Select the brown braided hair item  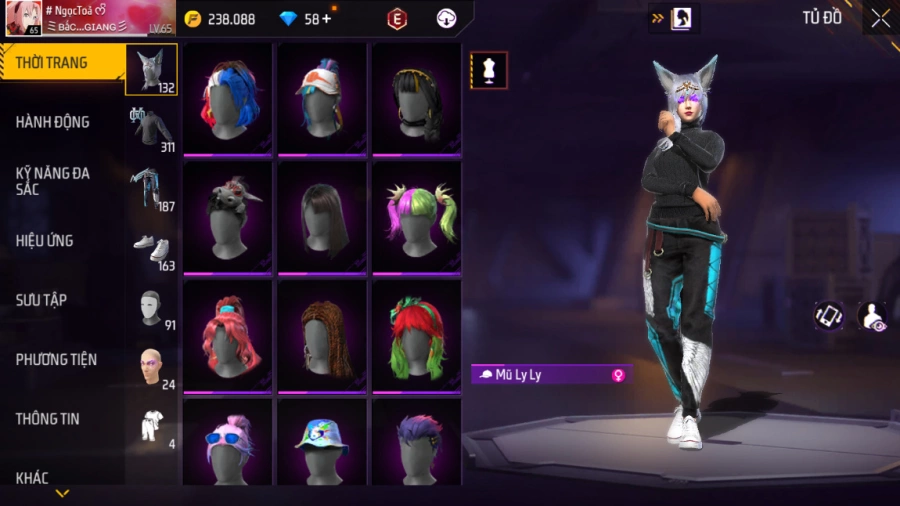[322, 335]
